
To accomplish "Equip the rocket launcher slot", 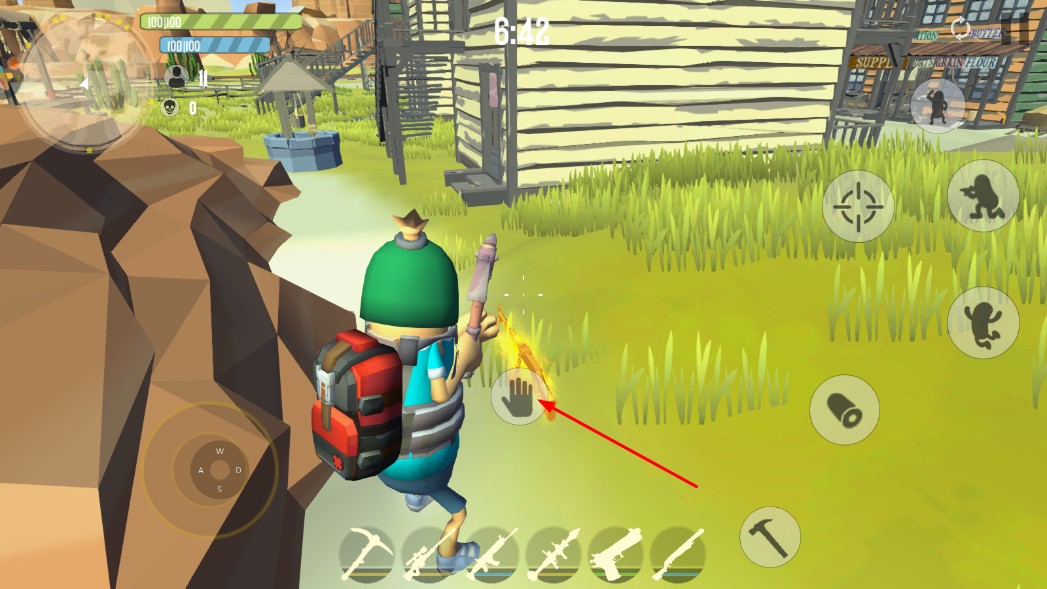I will [554, 554].
